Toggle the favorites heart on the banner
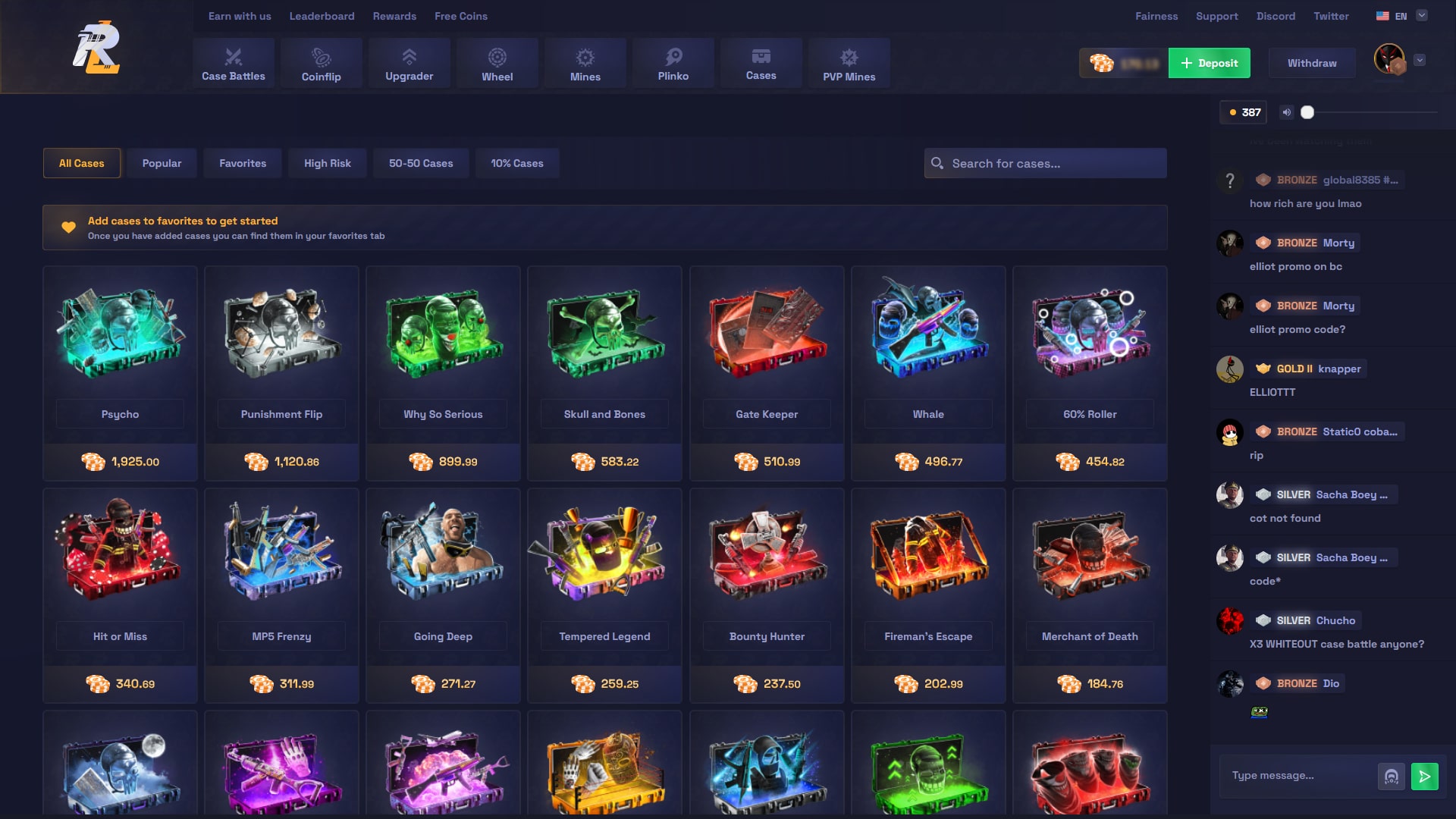This screenshot has height=819, width=1456. pos(68,227)
